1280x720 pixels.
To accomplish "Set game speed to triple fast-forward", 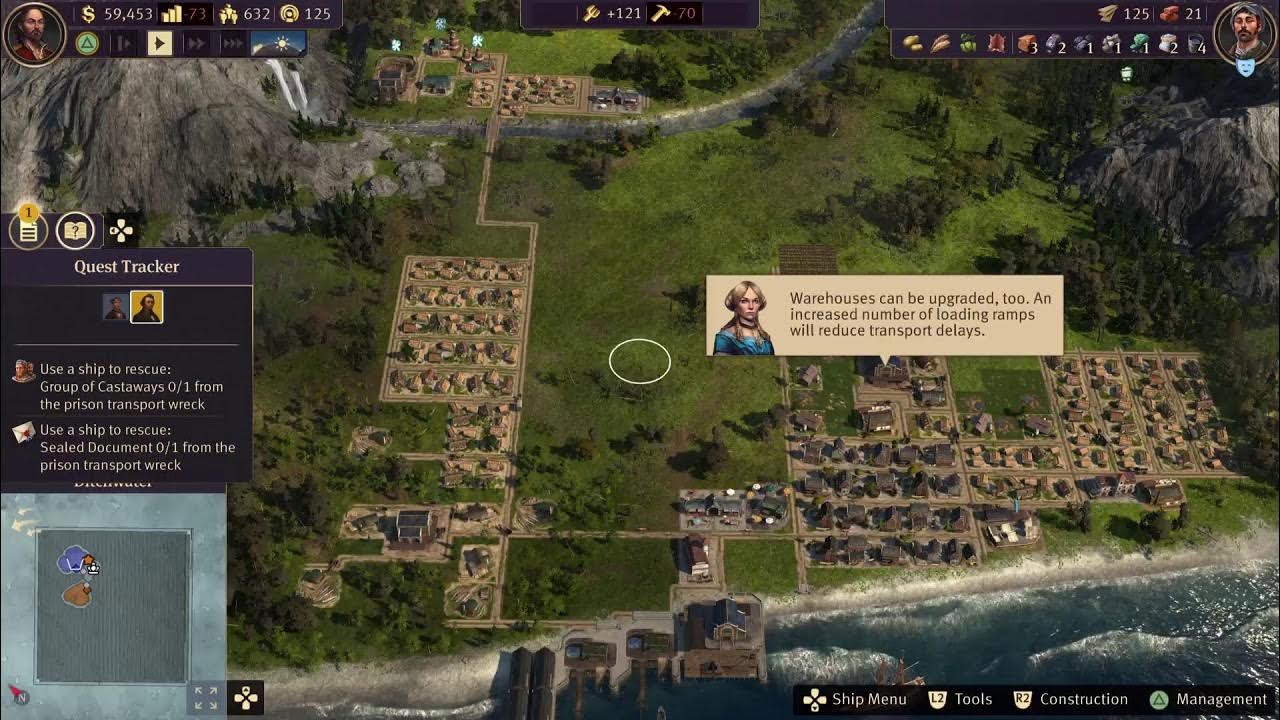I will (x=232, y=43).
